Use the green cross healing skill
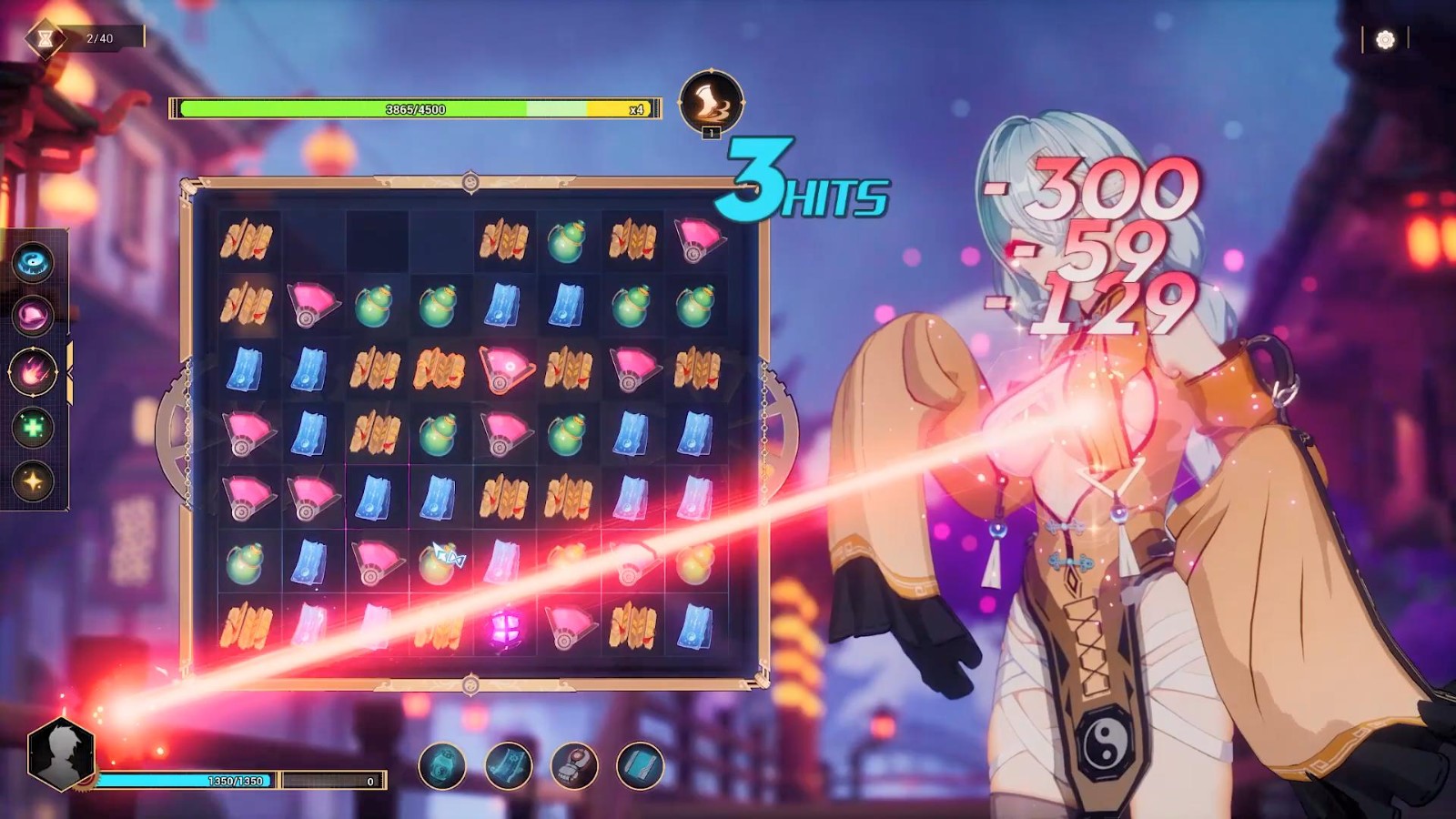This screenshot has width=1456, height=819. 34,427
